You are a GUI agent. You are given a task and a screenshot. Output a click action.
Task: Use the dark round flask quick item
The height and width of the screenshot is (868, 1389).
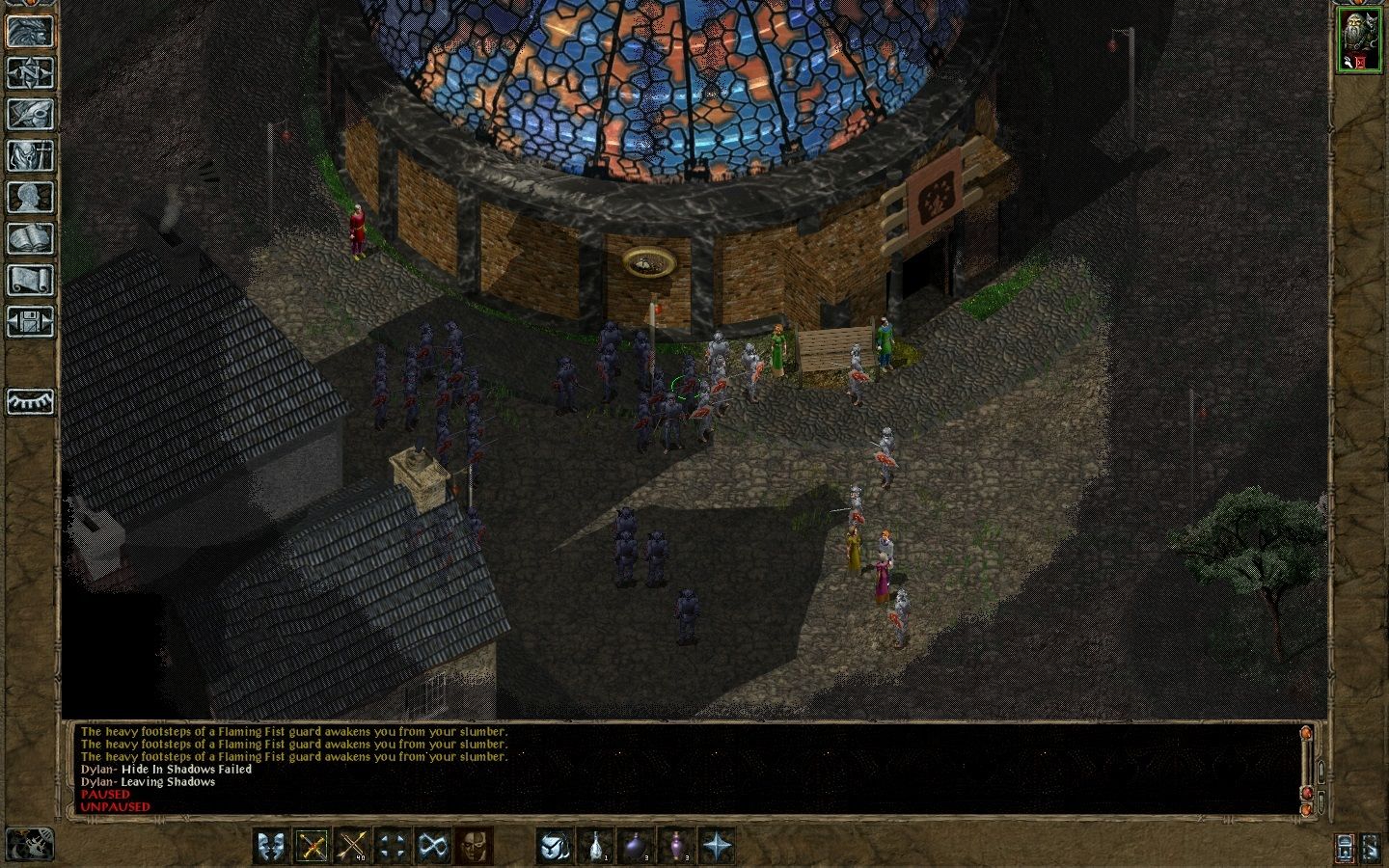(x=637, y=846)
